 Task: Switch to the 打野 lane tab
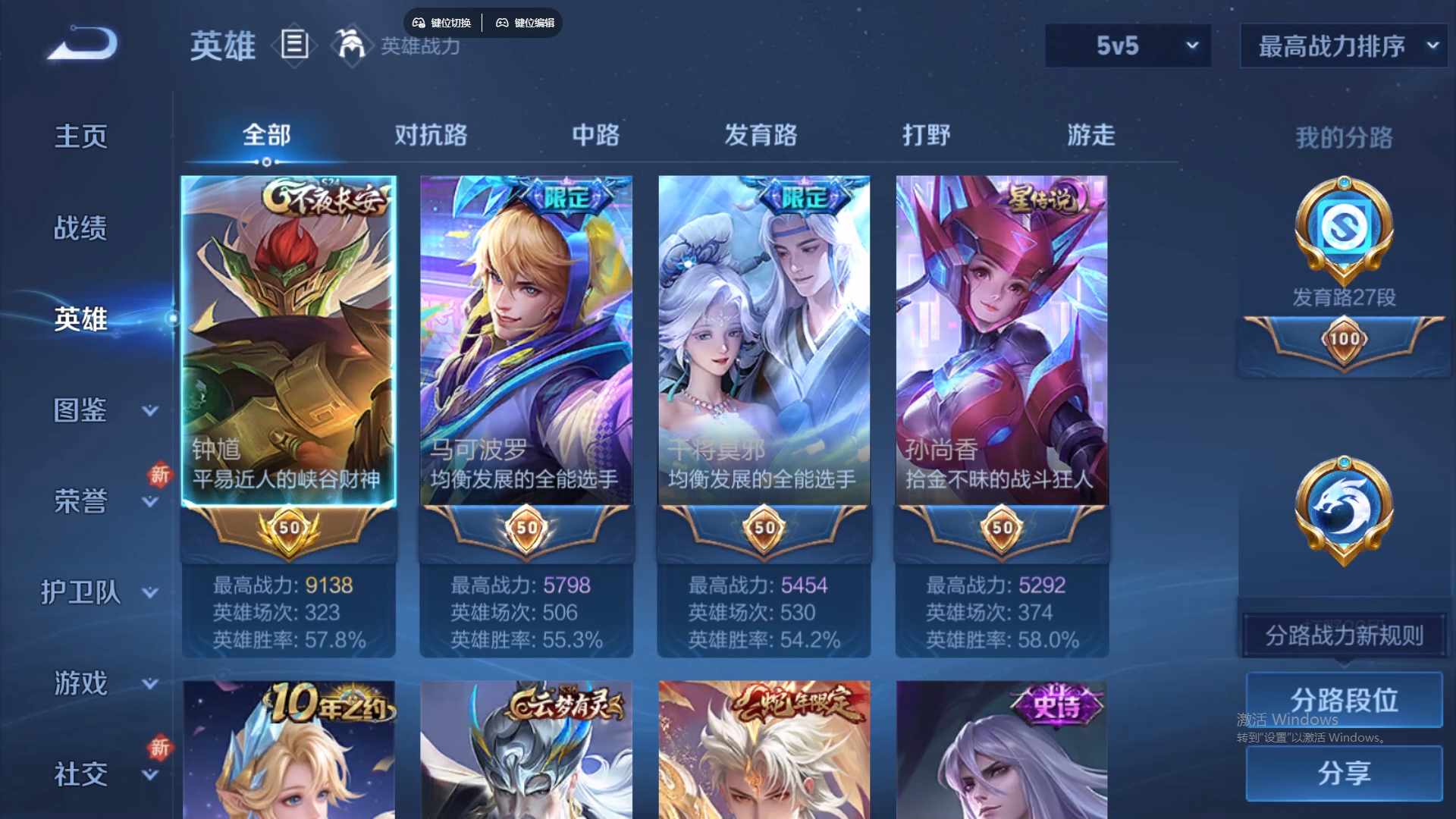coord(927,135)
